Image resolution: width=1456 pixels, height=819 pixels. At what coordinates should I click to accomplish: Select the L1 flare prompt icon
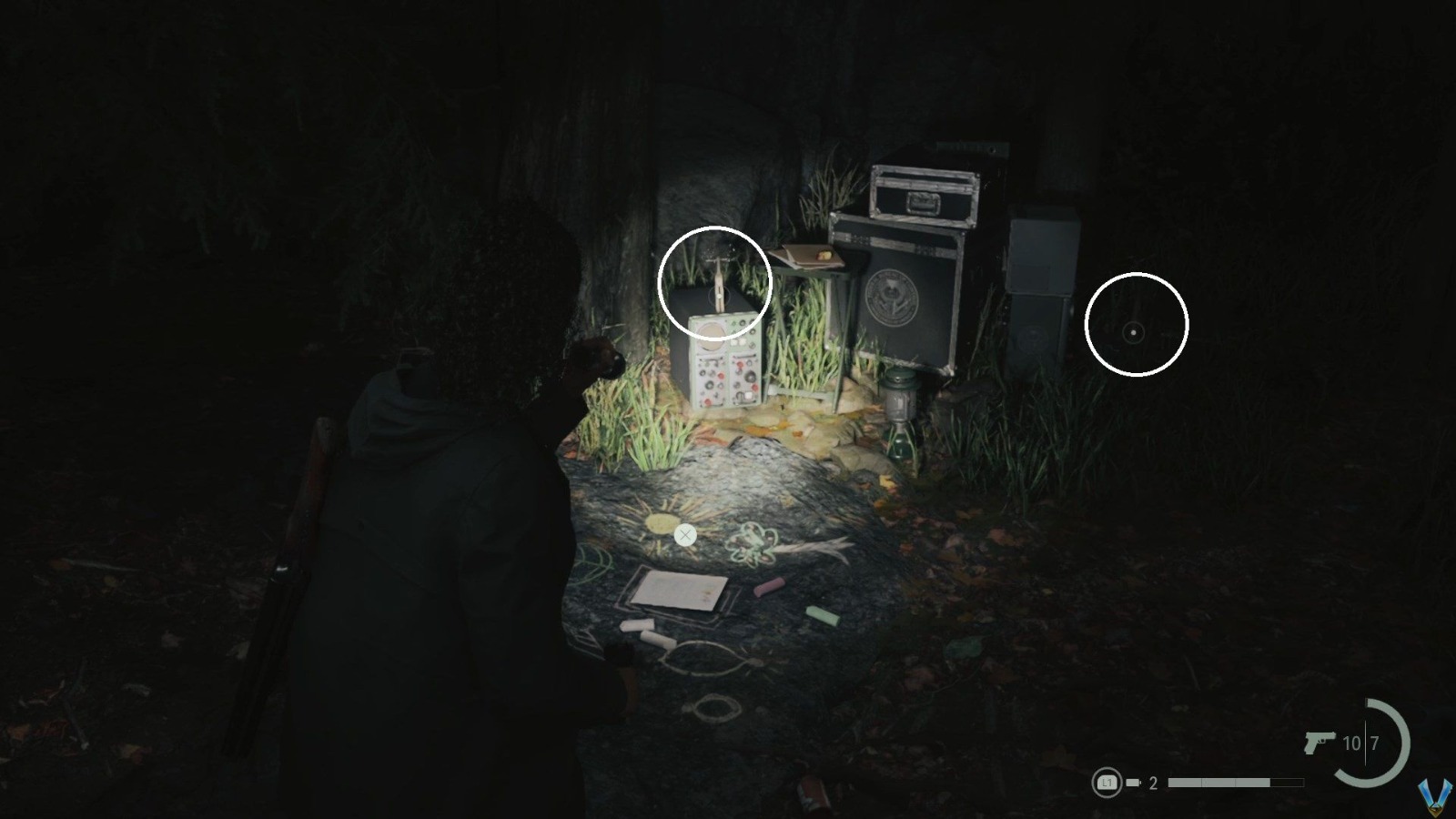pyautogui.click(x=1107, y=783)
